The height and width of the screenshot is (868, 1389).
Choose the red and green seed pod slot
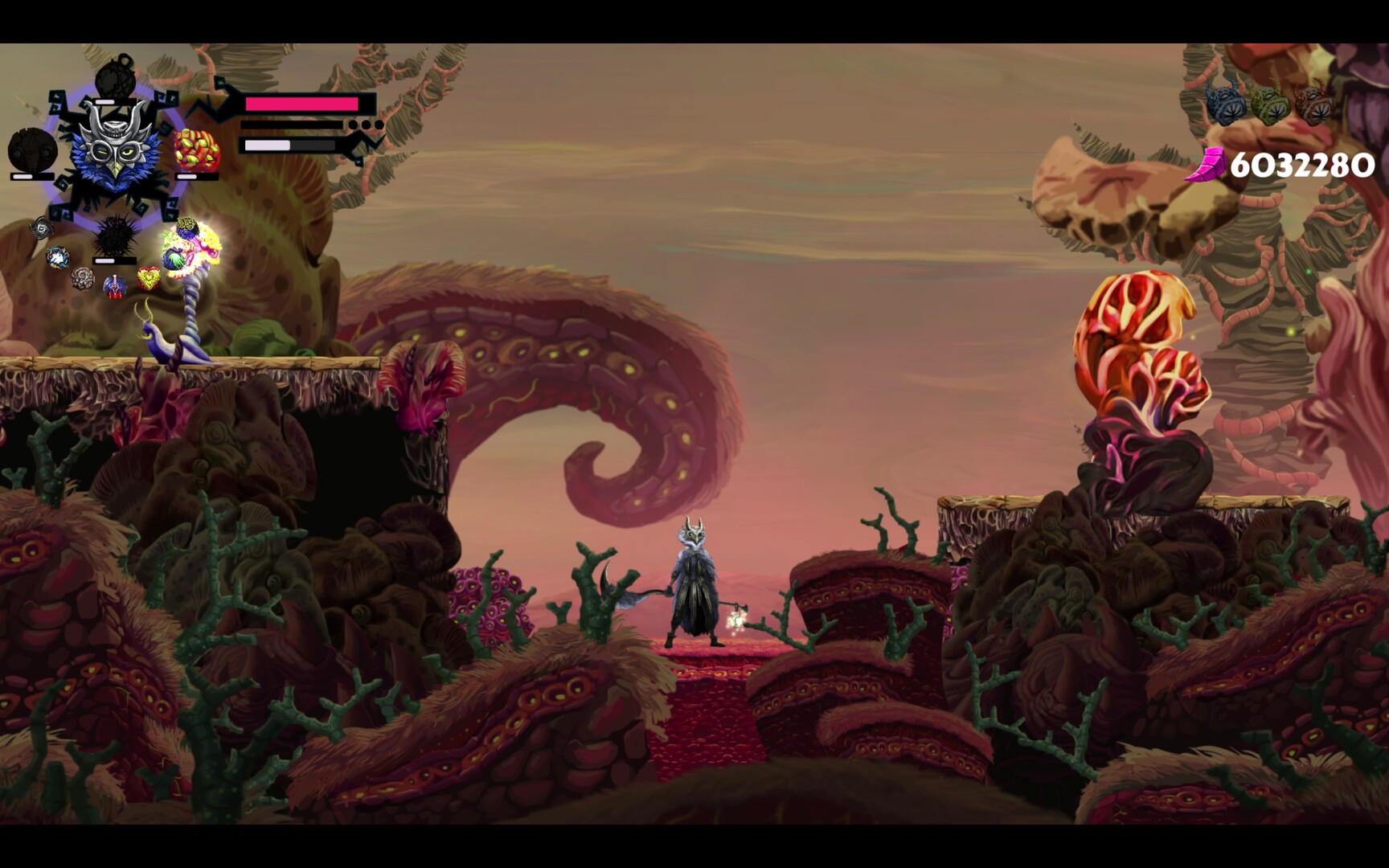(196, 150)
